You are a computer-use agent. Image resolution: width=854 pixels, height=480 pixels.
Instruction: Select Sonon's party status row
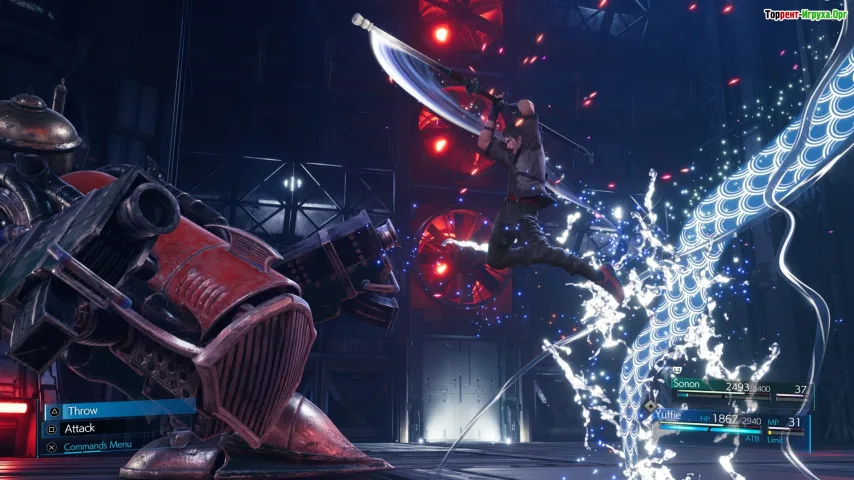click(738, 389)
